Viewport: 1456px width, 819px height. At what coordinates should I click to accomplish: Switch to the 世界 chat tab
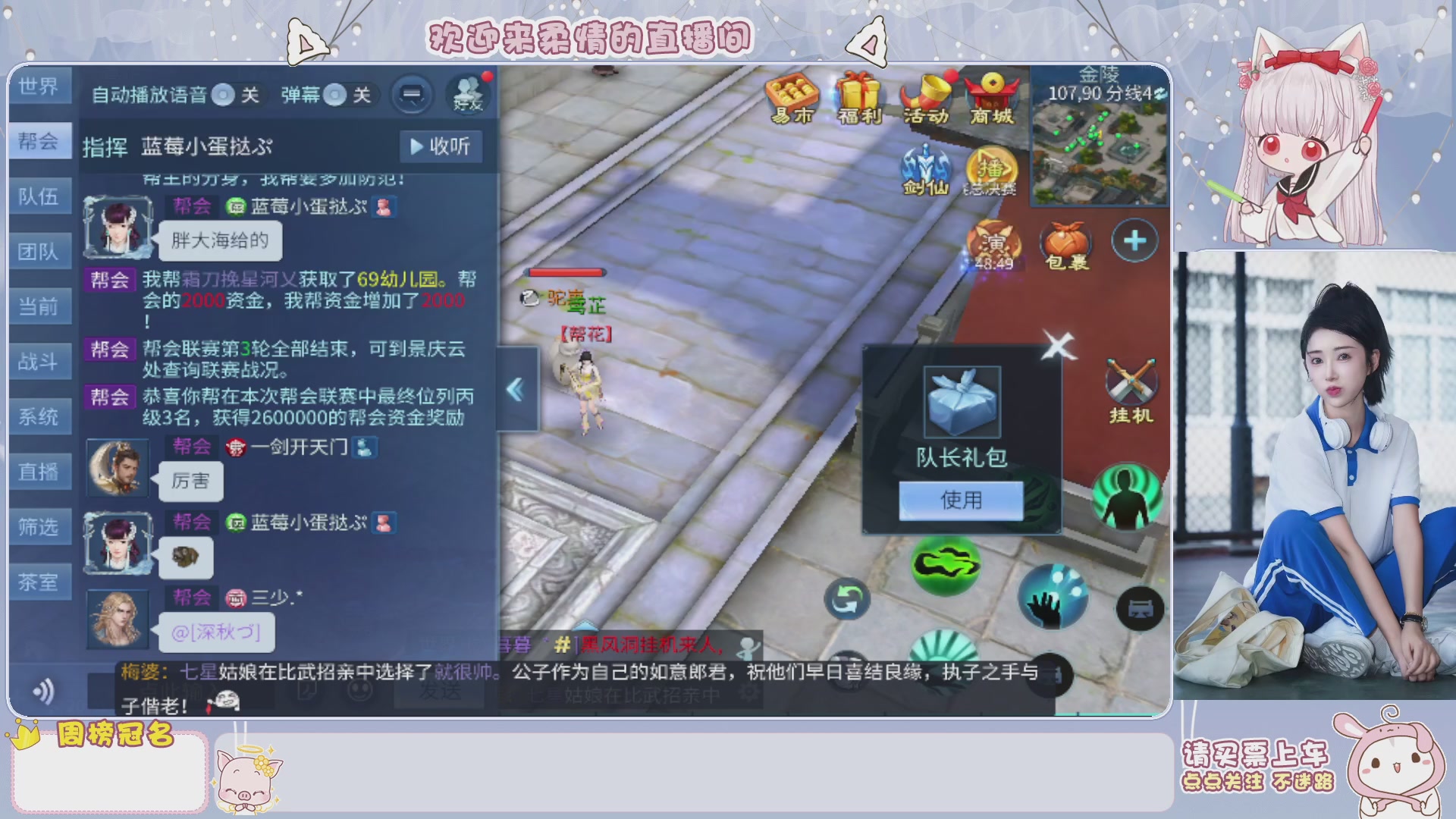[x=40, y=86]
